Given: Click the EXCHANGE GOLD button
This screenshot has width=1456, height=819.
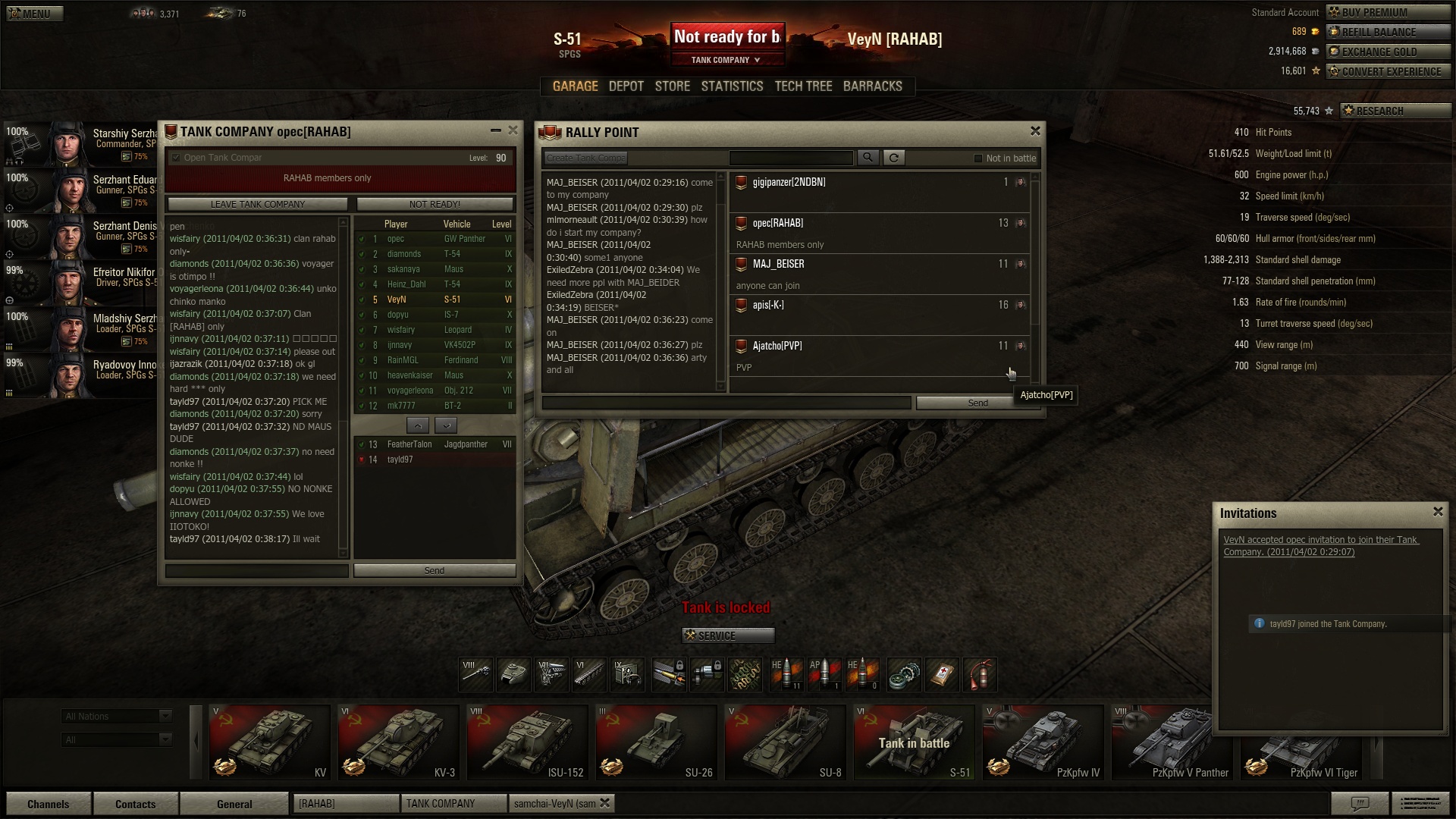Looking at the screenshot, I should click(1388, 52).
